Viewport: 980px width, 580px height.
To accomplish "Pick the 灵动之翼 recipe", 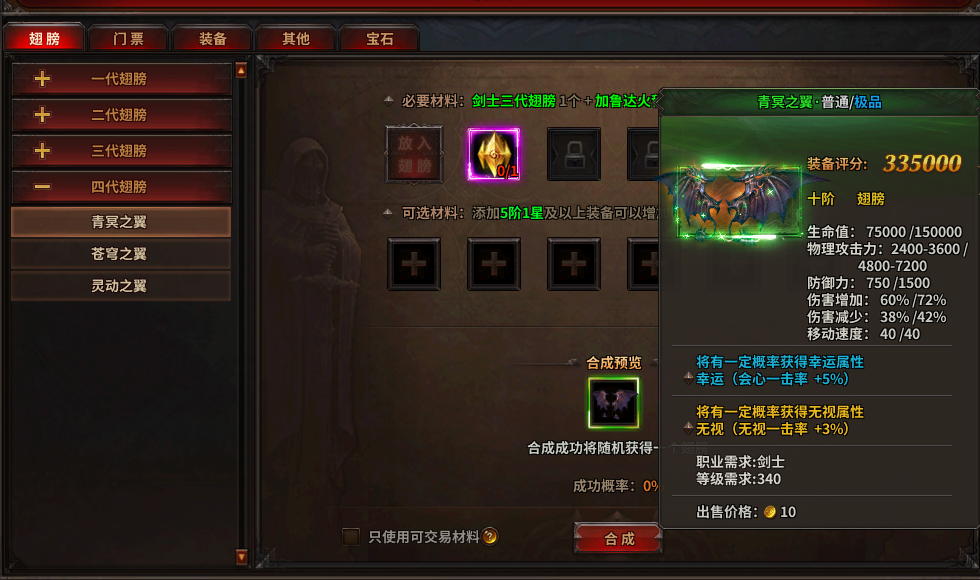I will tap(120, 286).
